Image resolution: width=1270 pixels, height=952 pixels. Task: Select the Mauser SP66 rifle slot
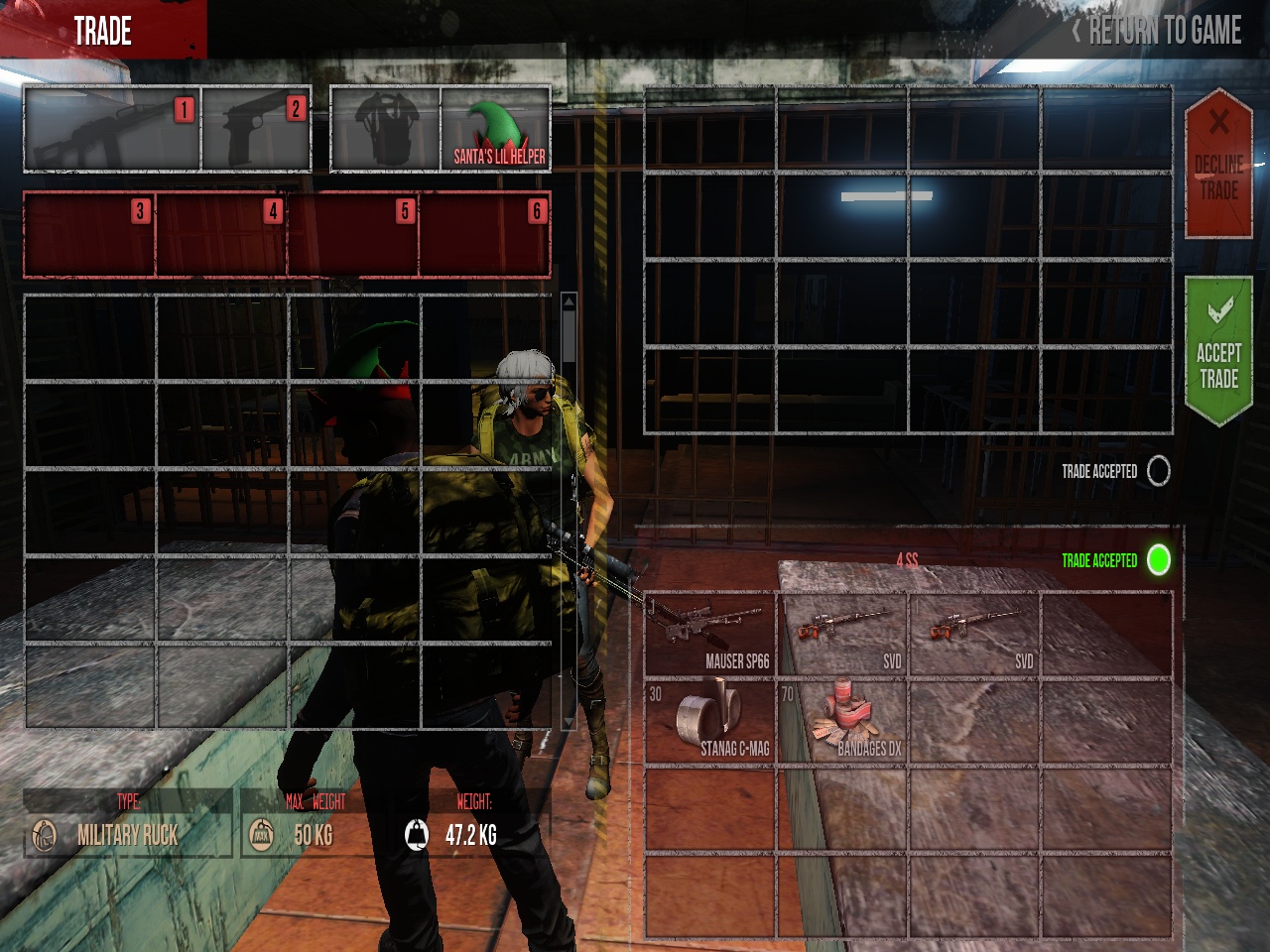(x=709, y=635)
